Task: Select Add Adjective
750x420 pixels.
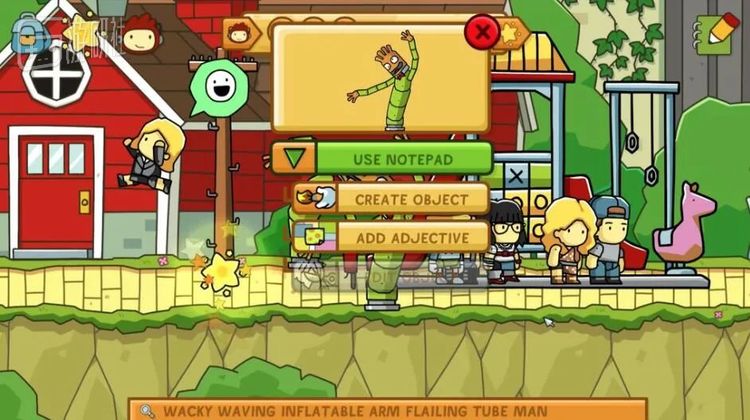Action: point(410,236)
